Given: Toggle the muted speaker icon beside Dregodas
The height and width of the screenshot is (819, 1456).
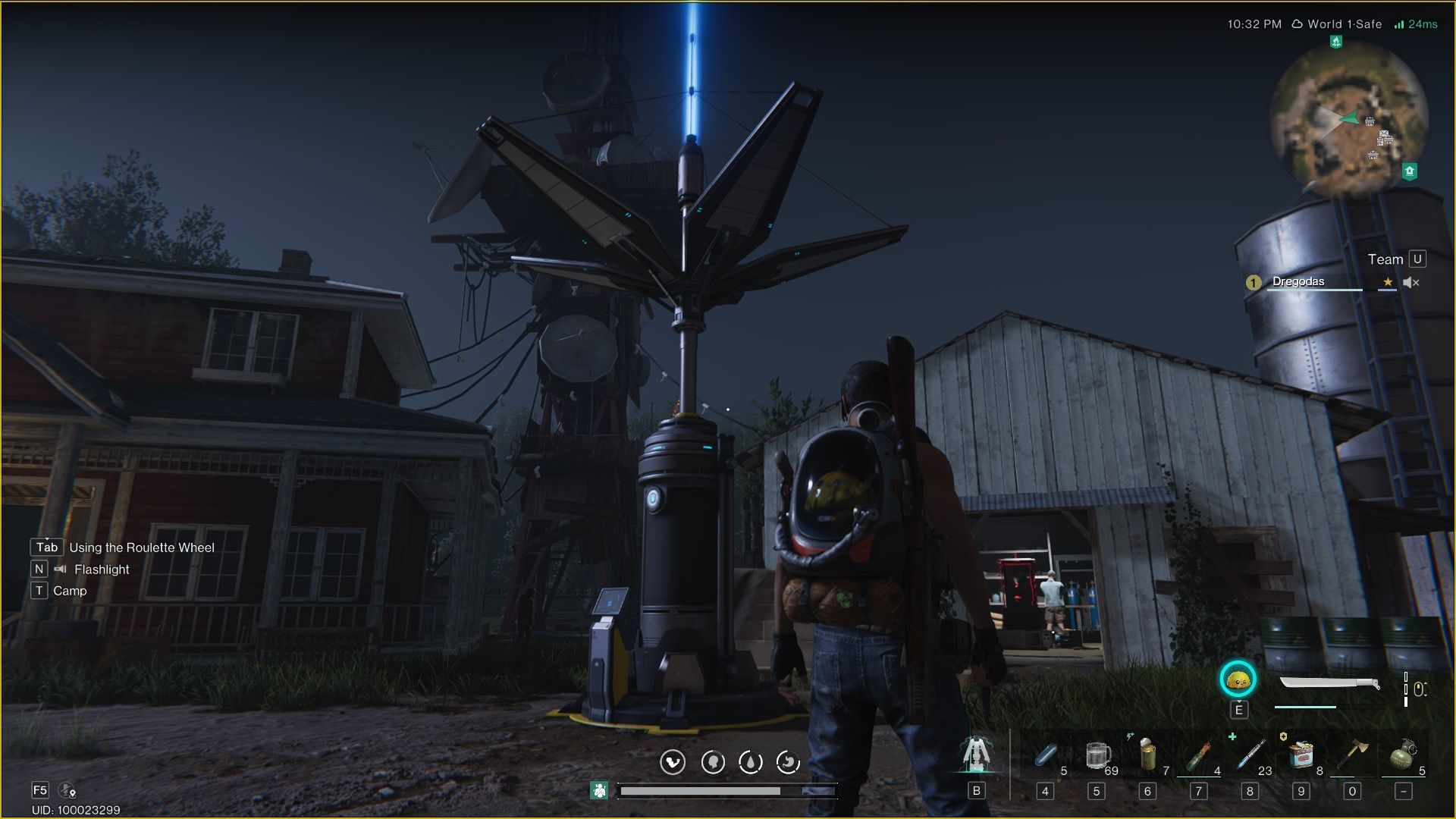Looking at the screenshot, I should click(1410, 283).
